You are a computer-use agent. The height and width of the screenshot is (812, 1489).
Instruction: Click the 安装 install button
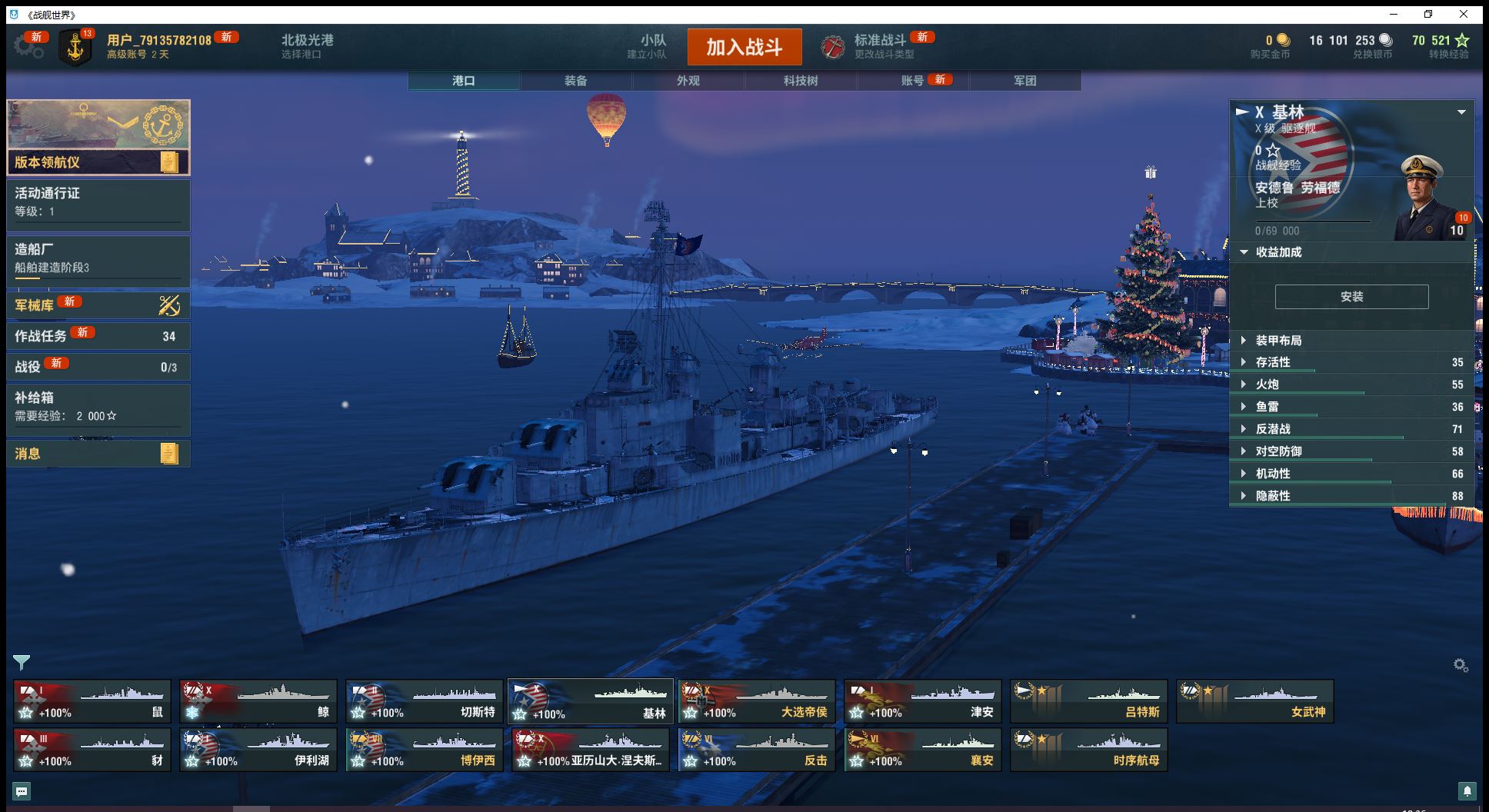point(1351,297)
